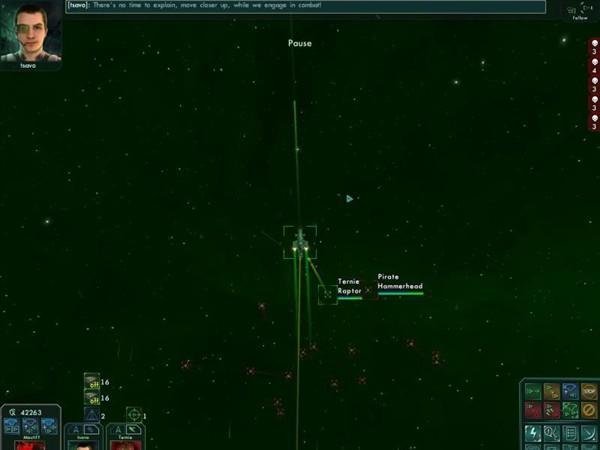
Task: Activate the lightning bolt command icon
Action: 533,433
